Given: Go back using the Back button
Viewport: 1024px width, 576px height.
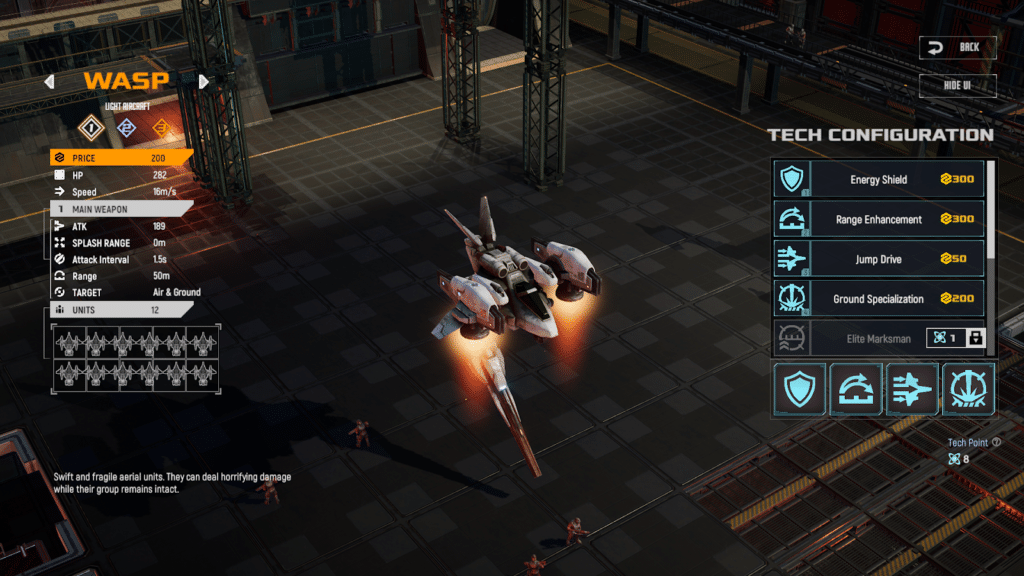Looking at the screenshot, I should point(958,47).
